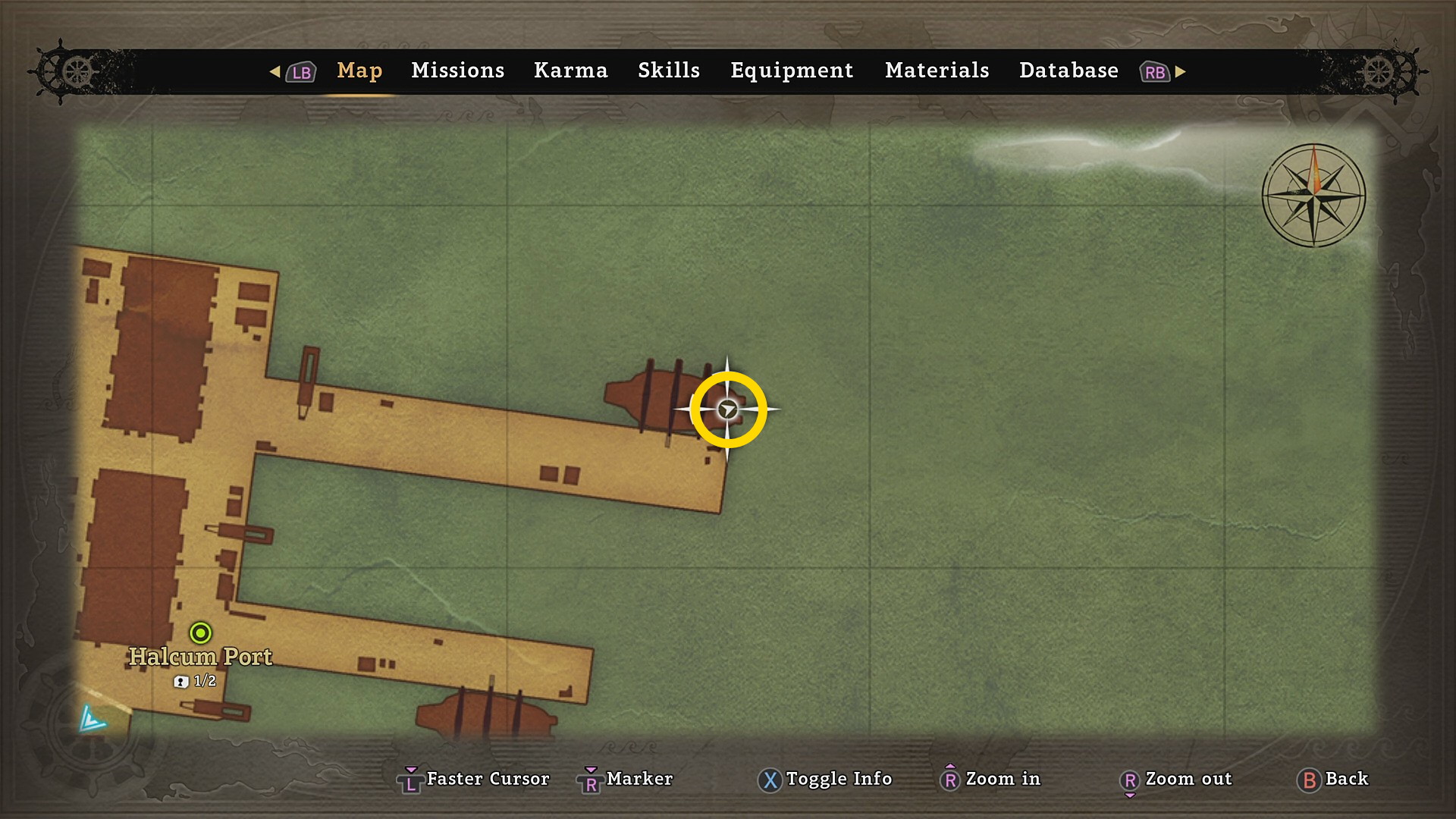Select the Halcum Port green map marker
The width and height of the screenshot is (1456, 819).
200,632
